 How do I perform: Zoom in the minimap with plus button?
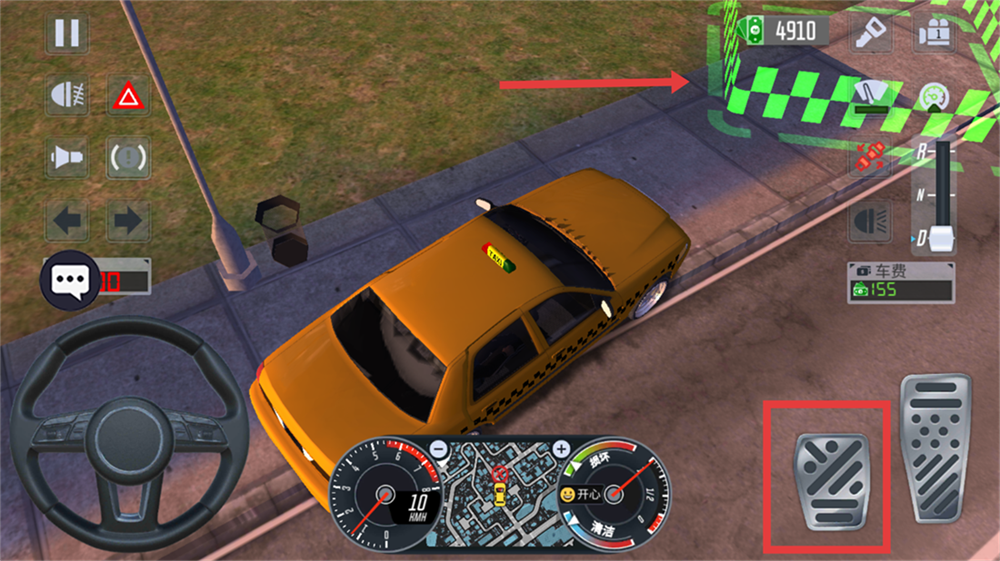pos(562,450)
